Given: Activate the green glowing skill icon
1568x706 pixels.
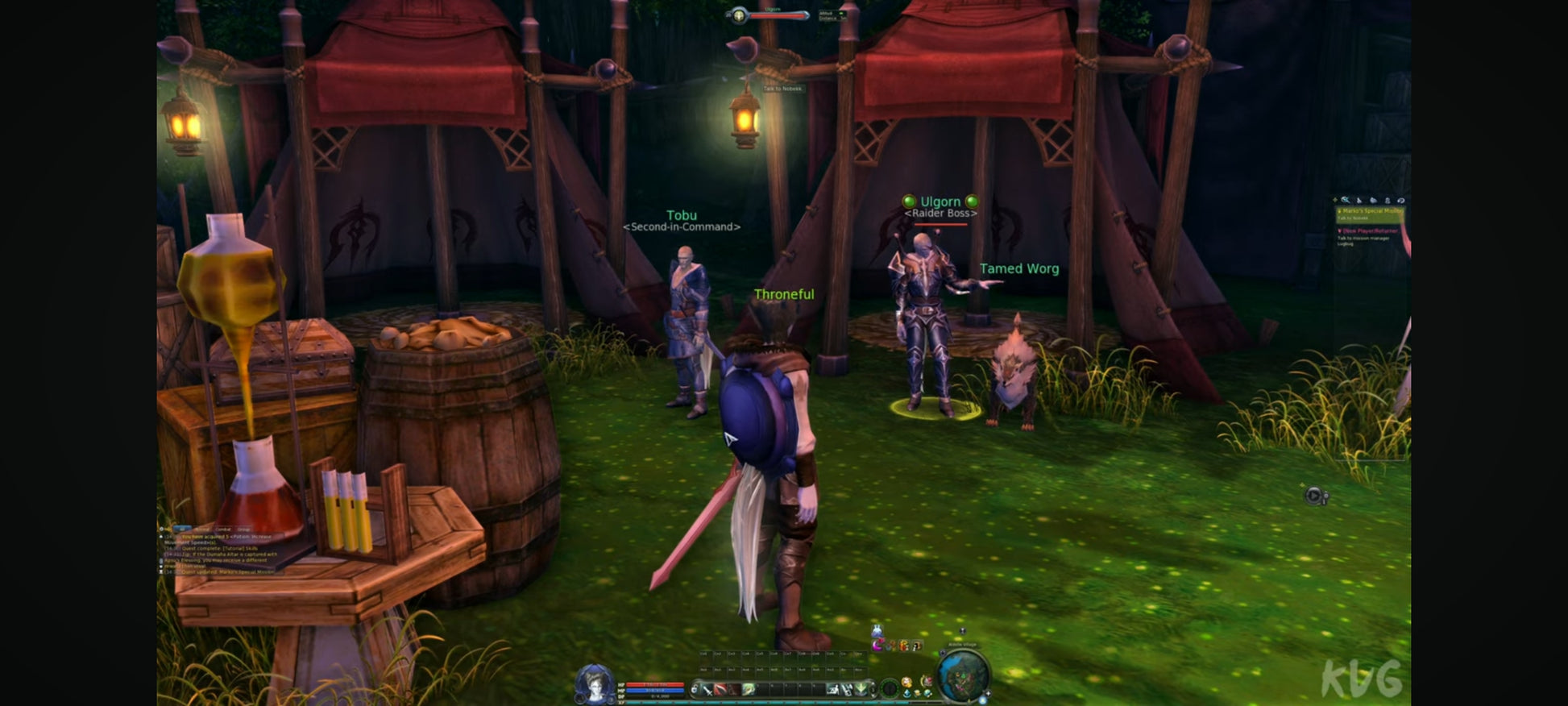Looking at the screenshot, I should tap(749, 689).
